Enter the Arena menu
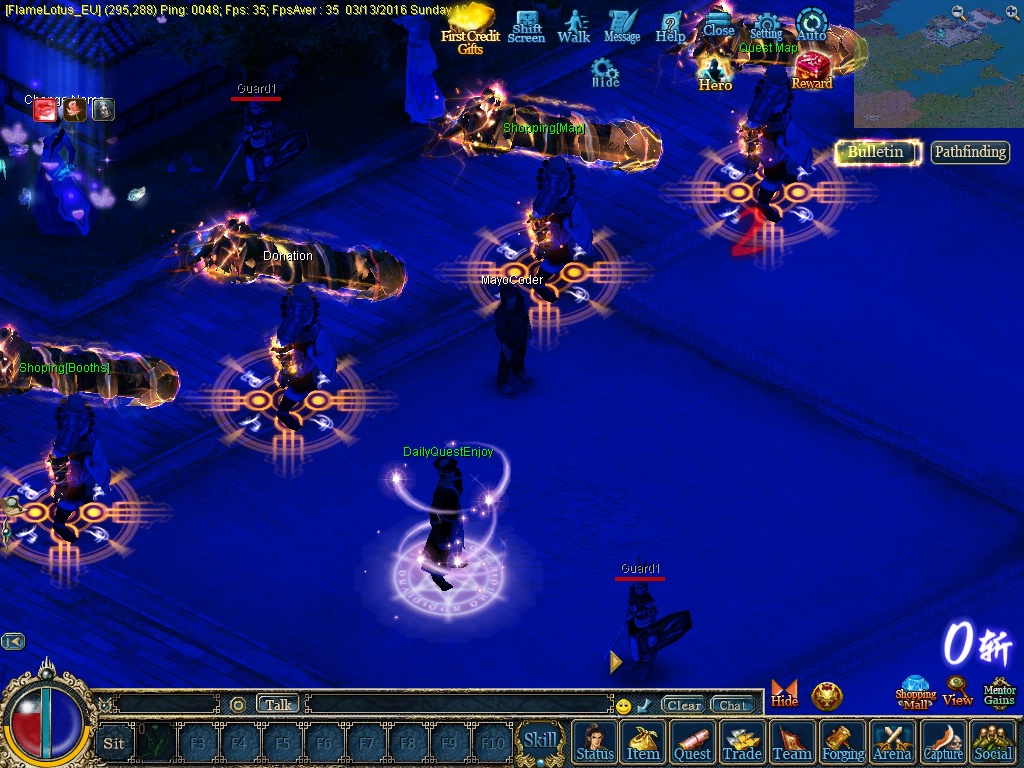This screenshot has width=1024, height=768. (x=893, y=742)
